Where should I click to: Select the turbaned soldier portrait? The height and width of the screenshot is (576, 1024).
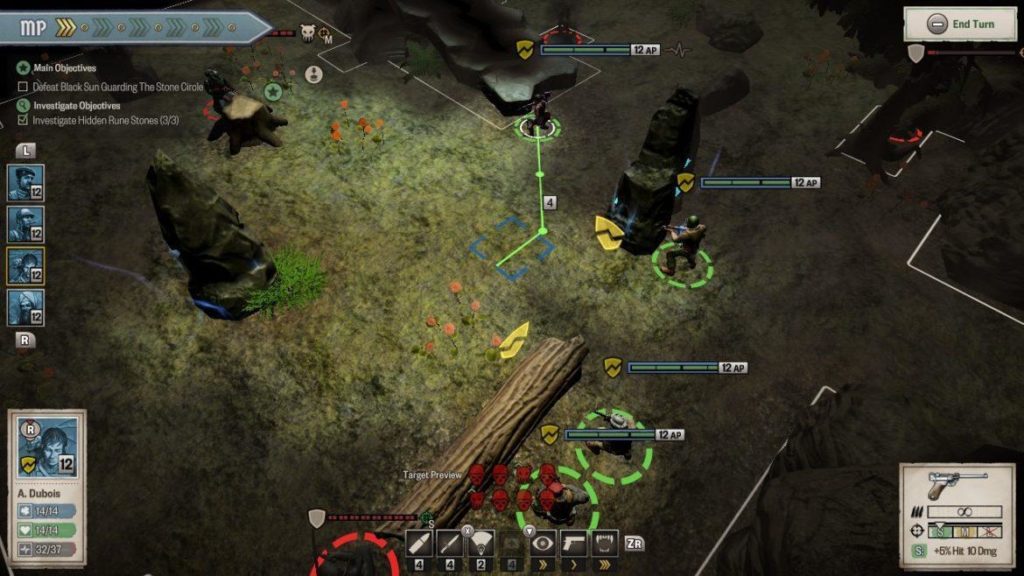[26, 308]
